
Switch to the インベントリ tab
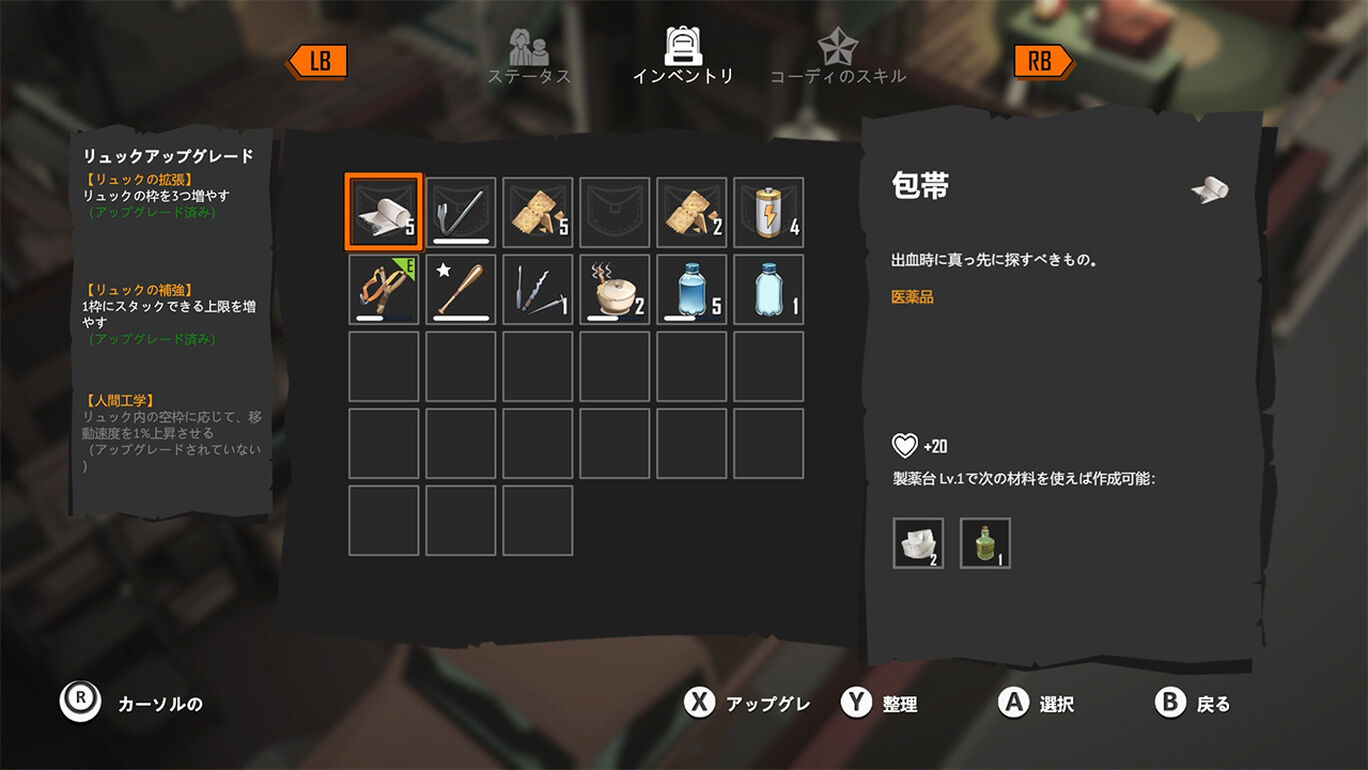tap(683, 58)
